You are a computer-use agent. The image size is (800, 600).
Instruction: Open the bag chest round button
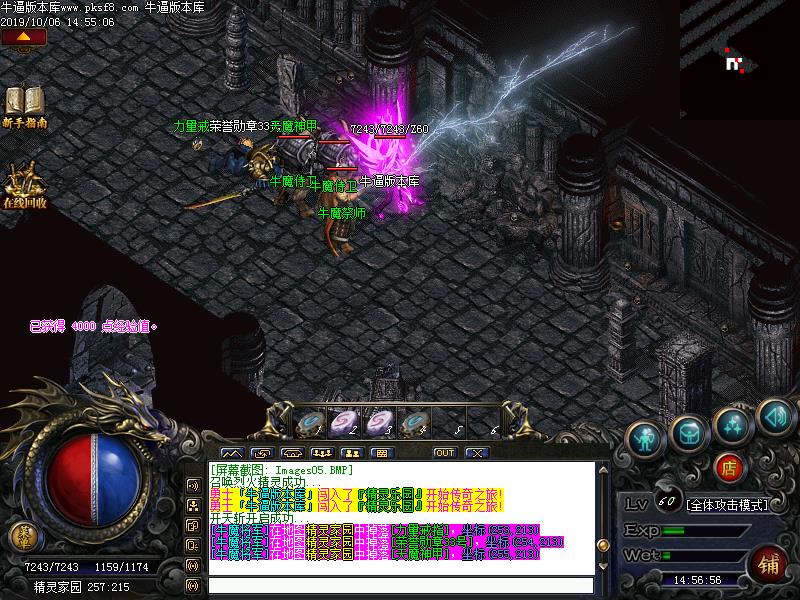tap(689, 433)
